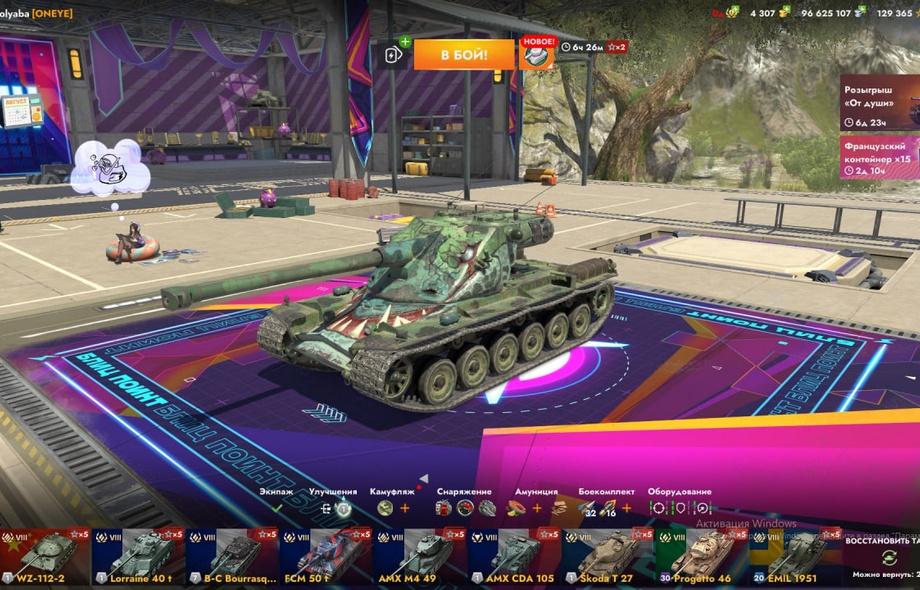
Task: Choose the B-C Bourrasque tank
Action: click(232, 557)
